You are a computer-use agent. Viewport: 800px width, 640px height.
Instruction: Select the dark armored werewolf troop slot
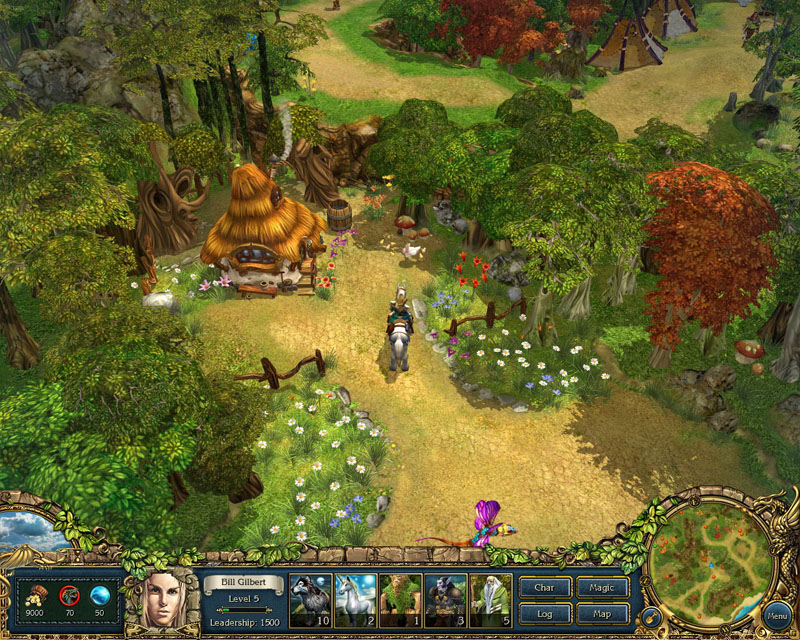tap(445, 599)
